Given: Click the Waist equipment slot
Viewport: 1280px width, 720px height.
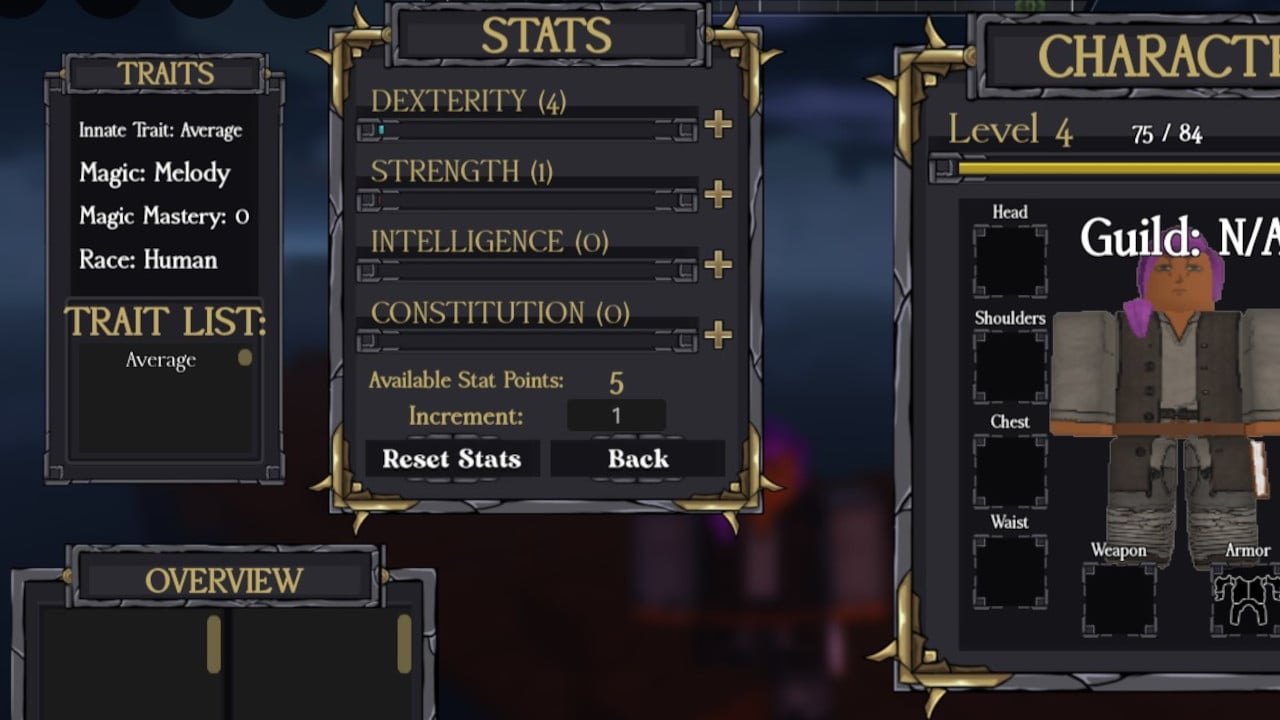Looking at the screenshot, I should point(1010,571).
